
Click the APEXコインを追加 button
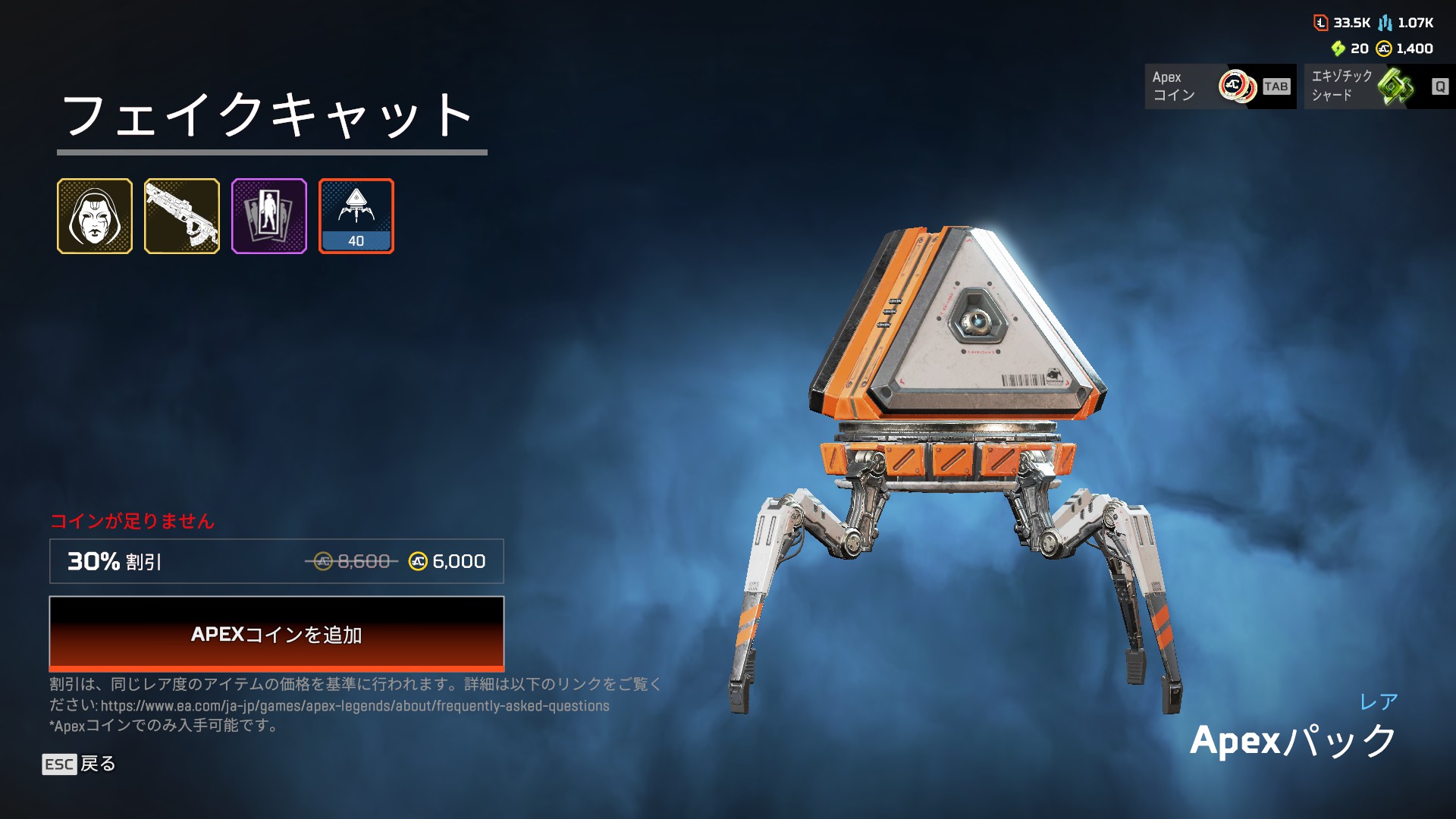point(277,634)
